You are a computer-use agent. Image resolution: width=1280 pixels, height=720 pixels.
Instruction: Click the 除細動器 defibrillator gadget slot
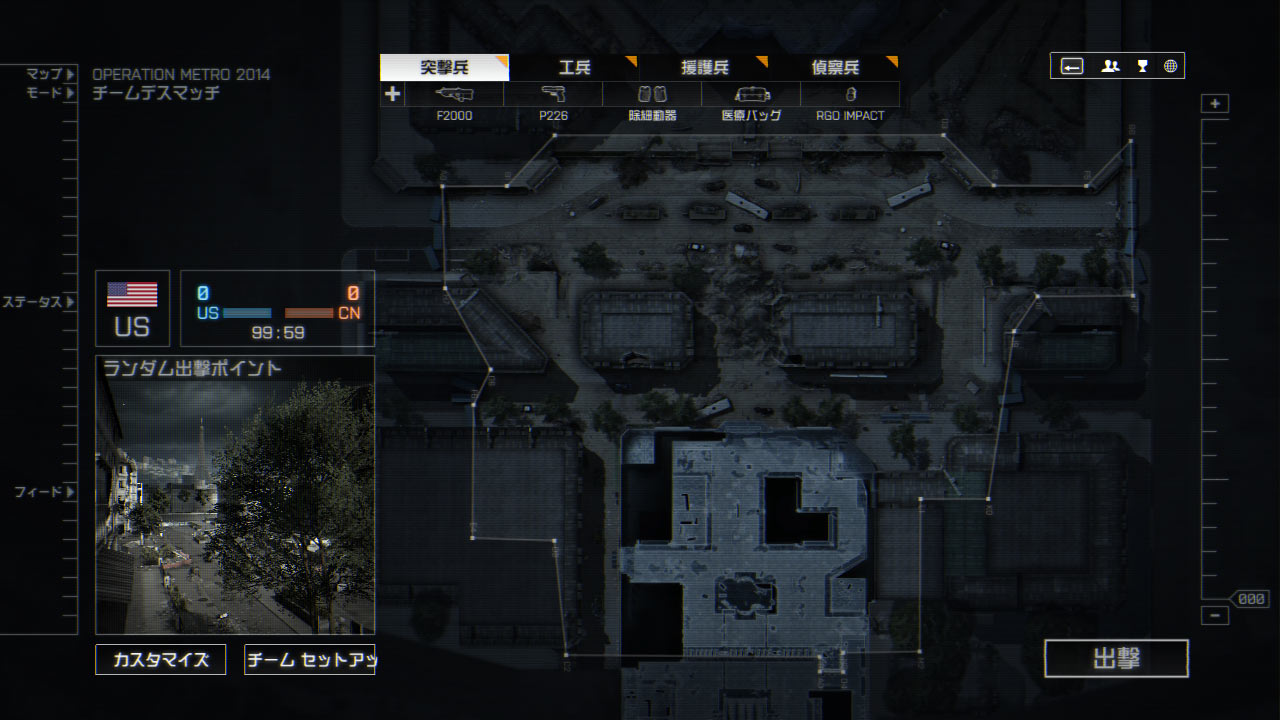(652, 95)
